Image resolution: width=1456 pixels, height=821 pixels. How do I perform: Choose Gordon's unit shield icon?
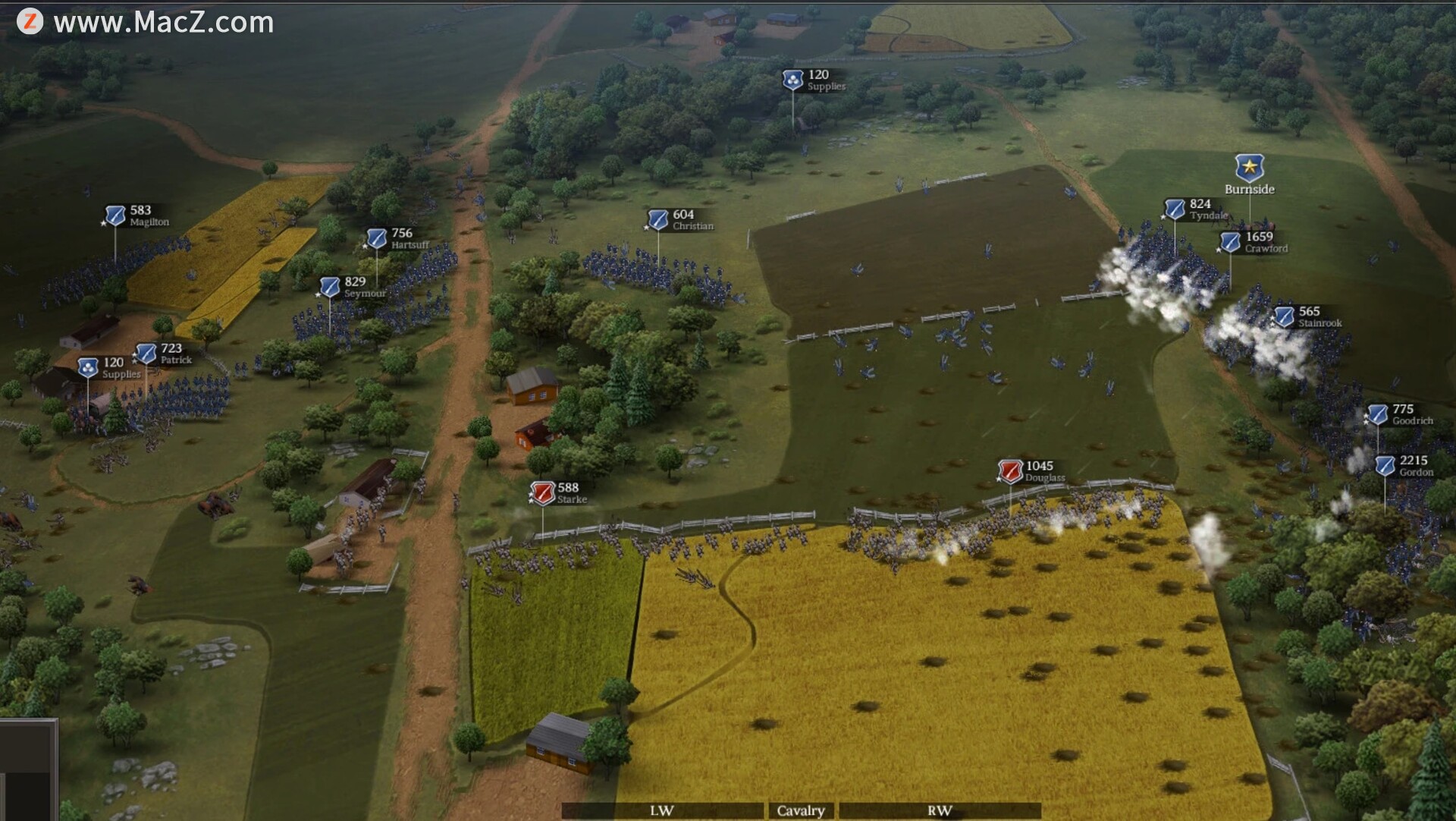point(1385,466)
